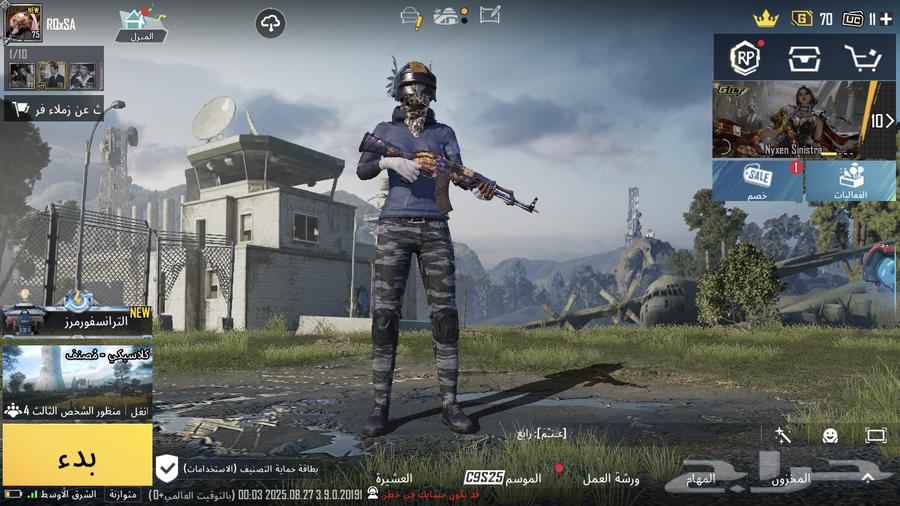This screenshot has height=506, width=900.
Task: Open the Transformers (الترانسفورمرز) event banner
Action: click(x=77, y=319)
